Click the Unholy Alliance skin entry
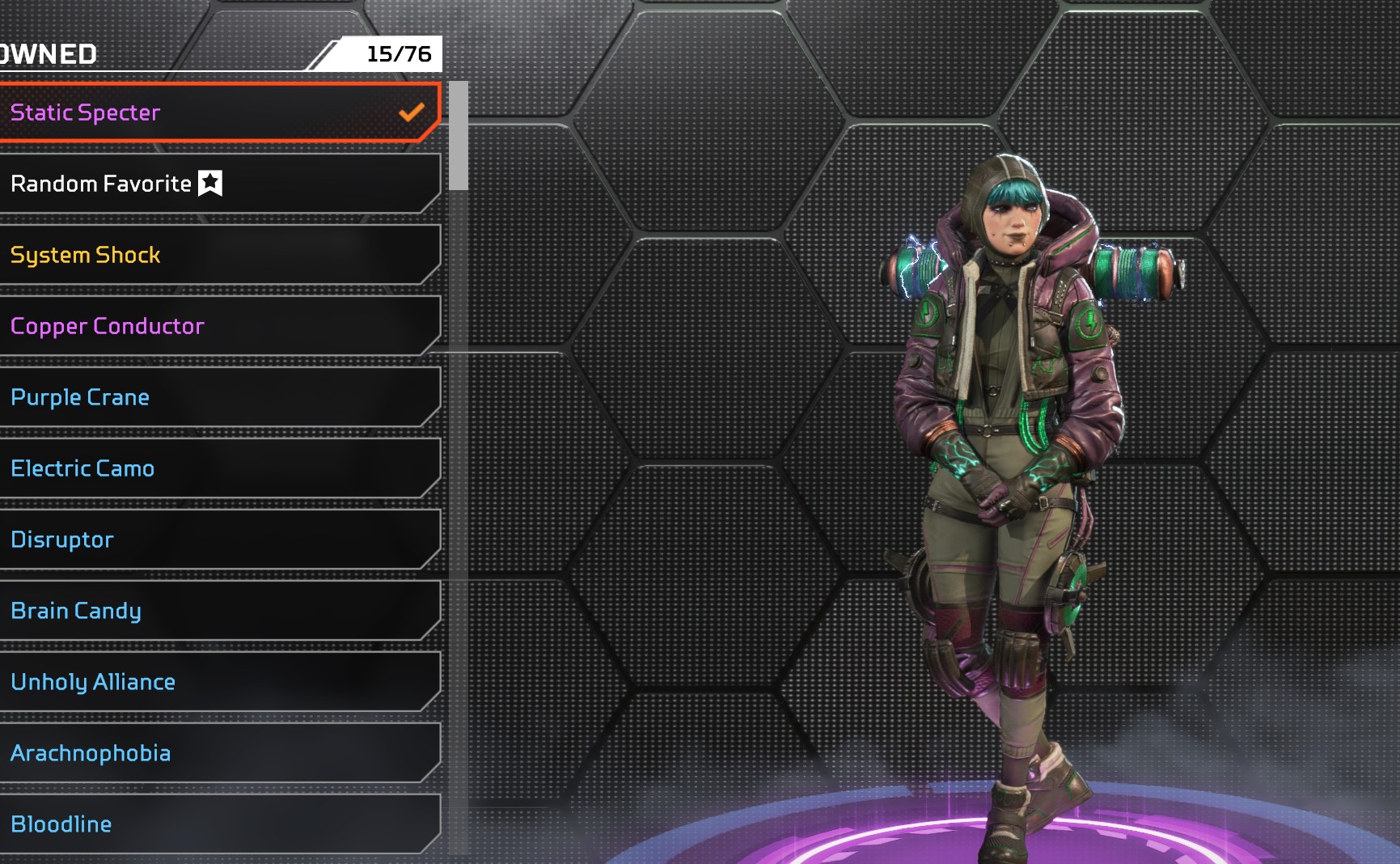 [x=218, y=682]
